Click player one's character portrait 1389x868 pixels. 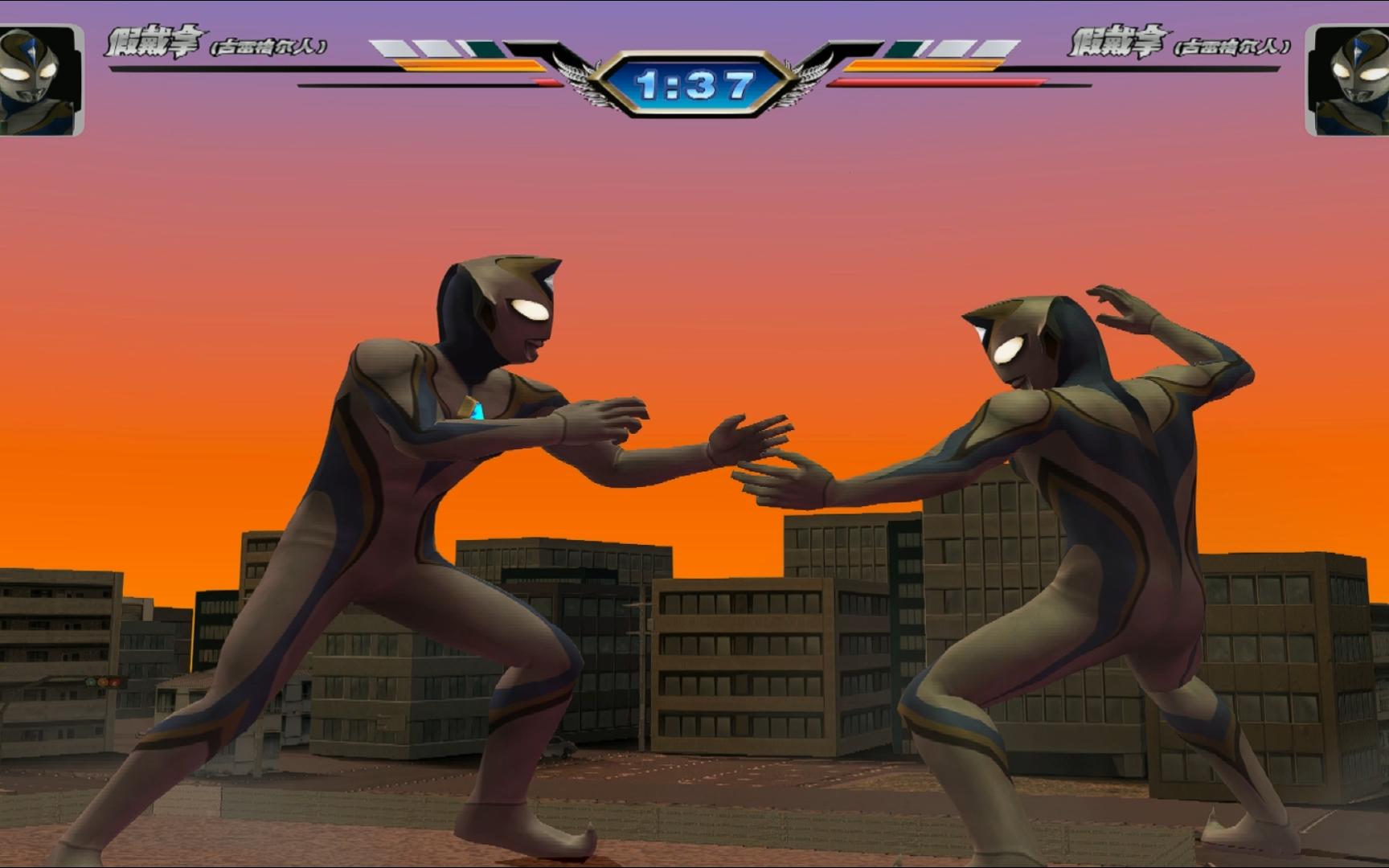(40, 80)
